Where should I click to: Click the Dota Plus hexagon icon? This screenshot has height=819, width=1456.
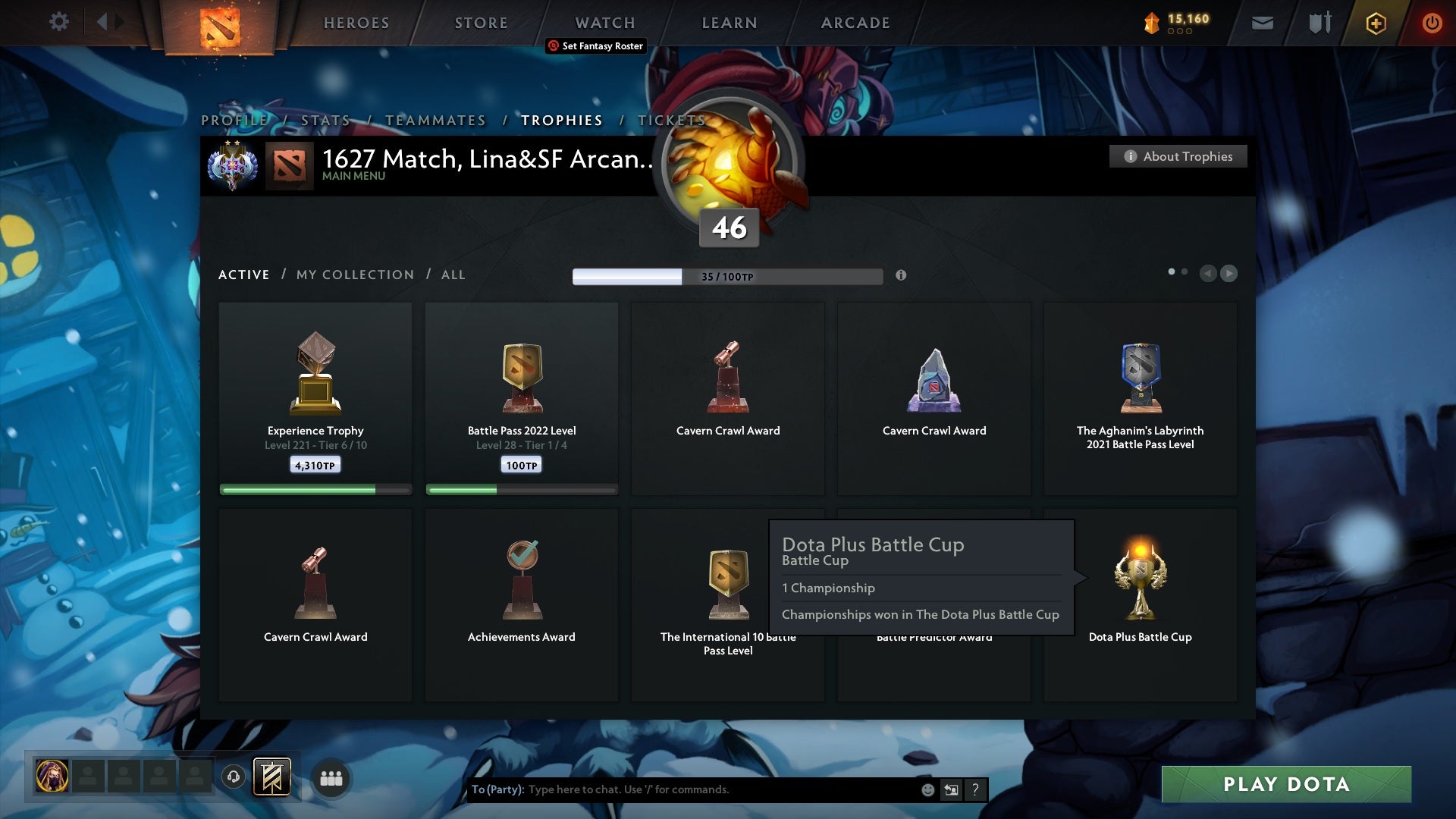(x=1376, y=24)
